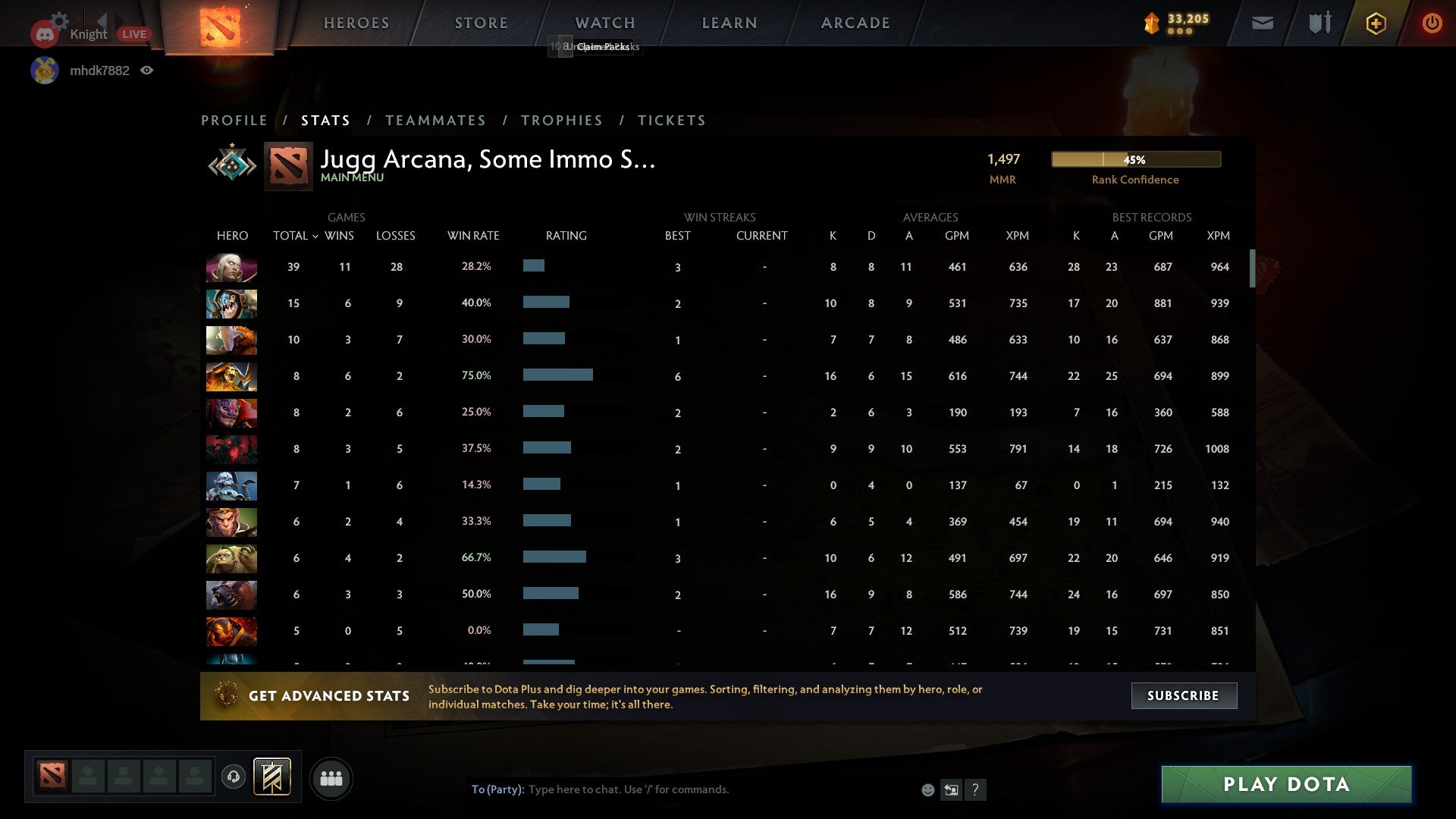
Task: Click the SUBSCRIBE button for Dota Plus
Action: [1183, 695]
